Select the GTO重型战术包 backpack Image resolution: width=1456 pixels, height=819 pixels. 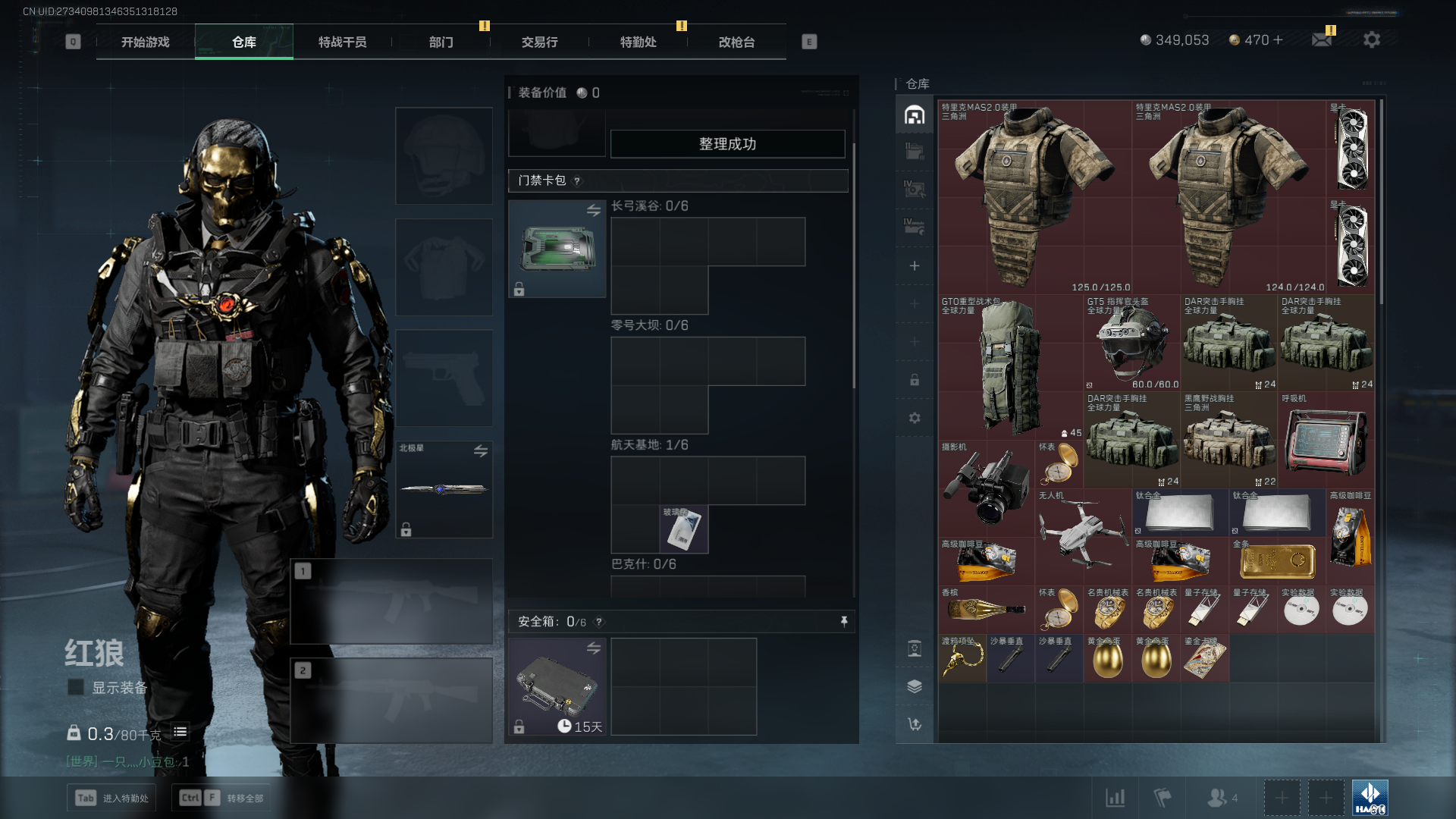[x=1010, y=368]
